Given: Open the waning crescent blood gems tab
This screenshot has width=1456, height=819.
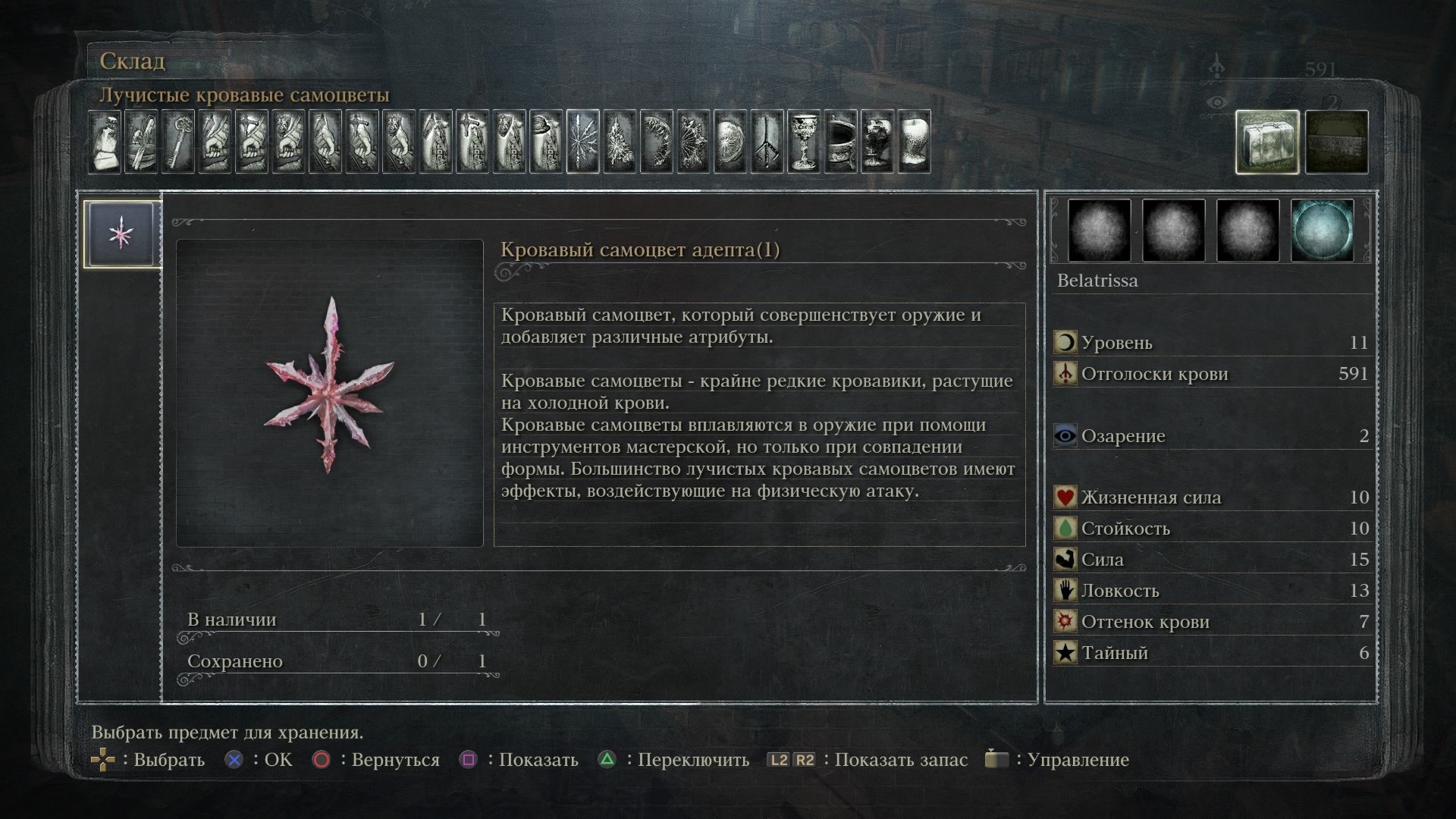Looking at the screenshot, I should (657, 142).
